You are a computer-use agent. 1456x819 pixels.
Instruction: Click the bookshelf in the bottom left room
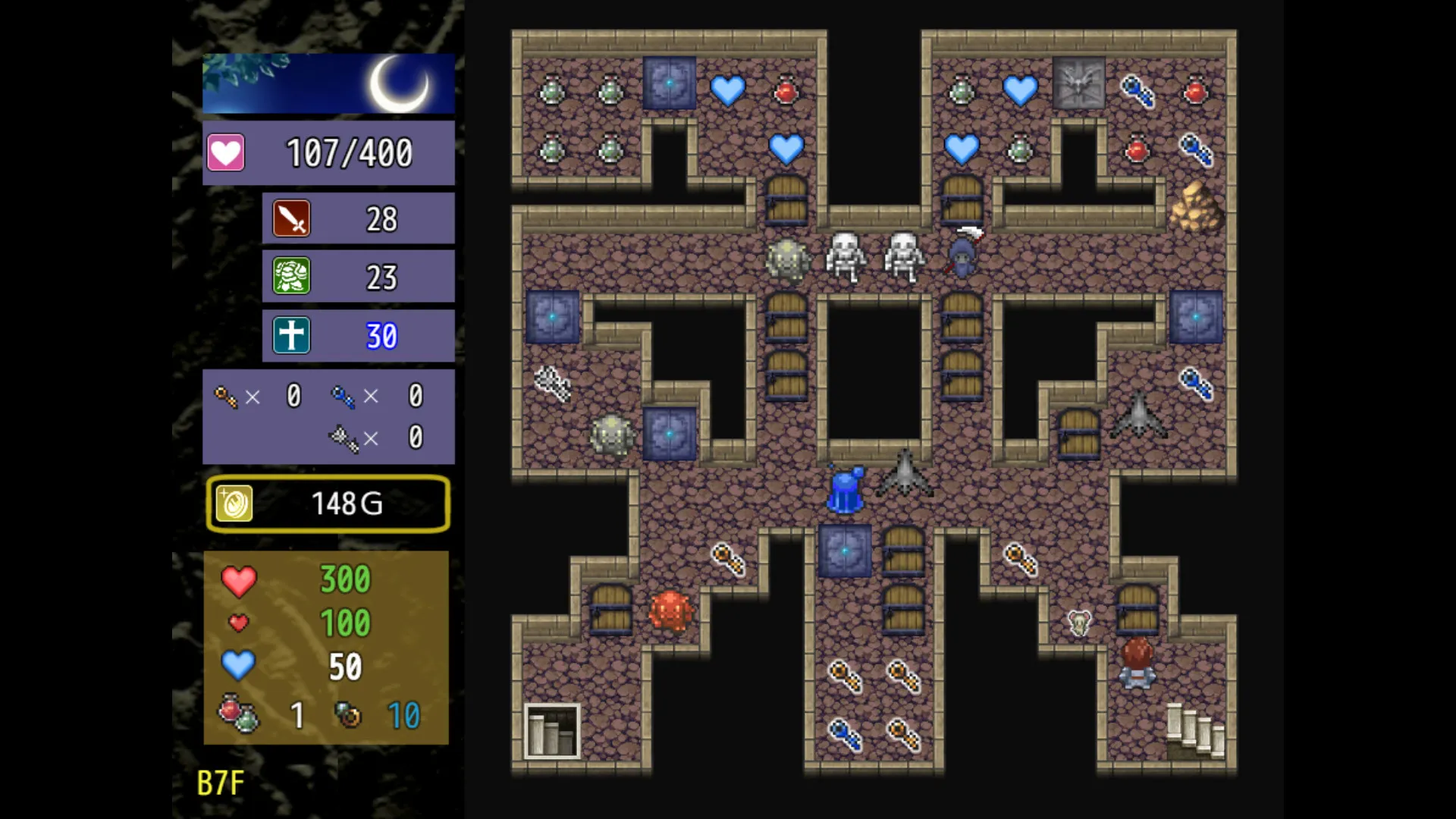point(551,732)
